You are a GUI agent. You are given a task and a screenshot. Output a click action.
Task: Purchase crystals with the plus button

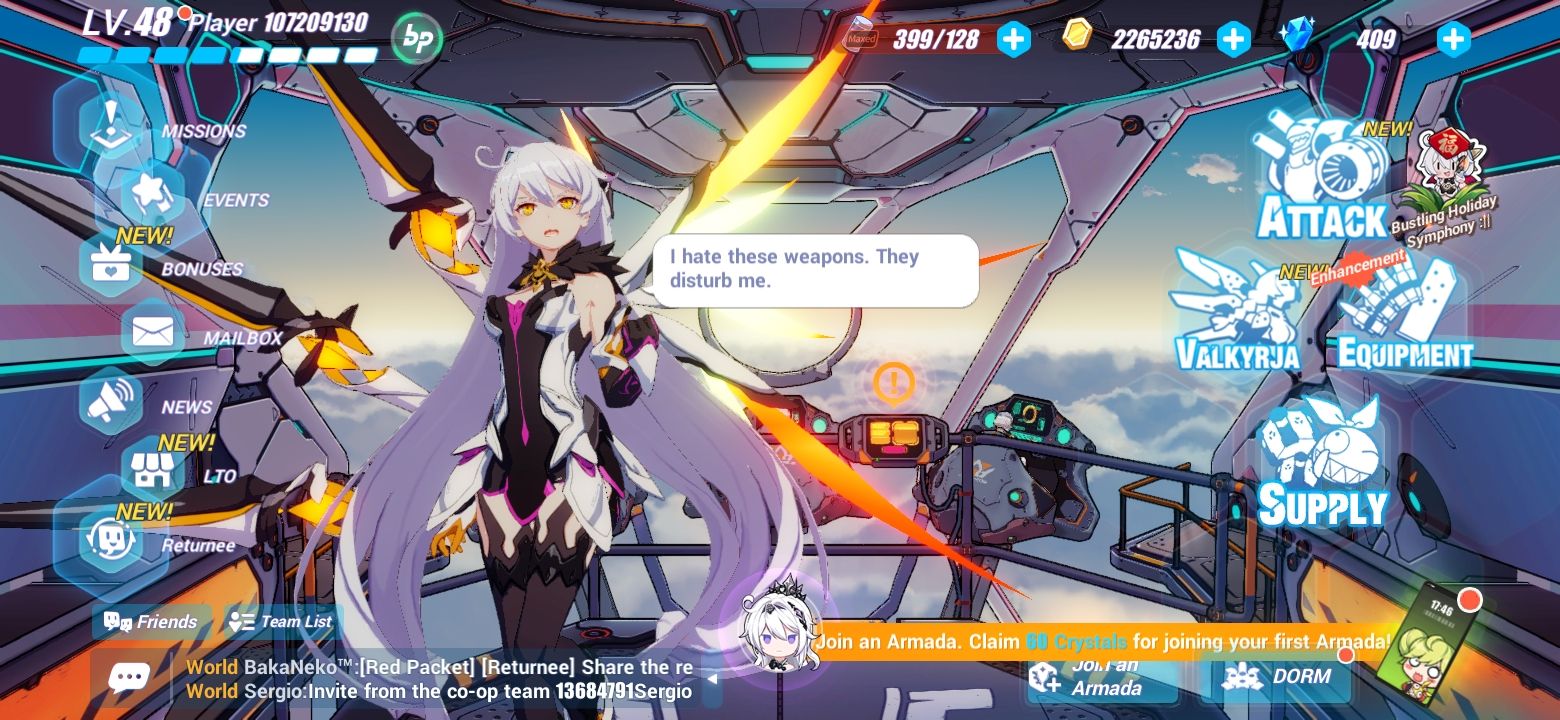1452,38
